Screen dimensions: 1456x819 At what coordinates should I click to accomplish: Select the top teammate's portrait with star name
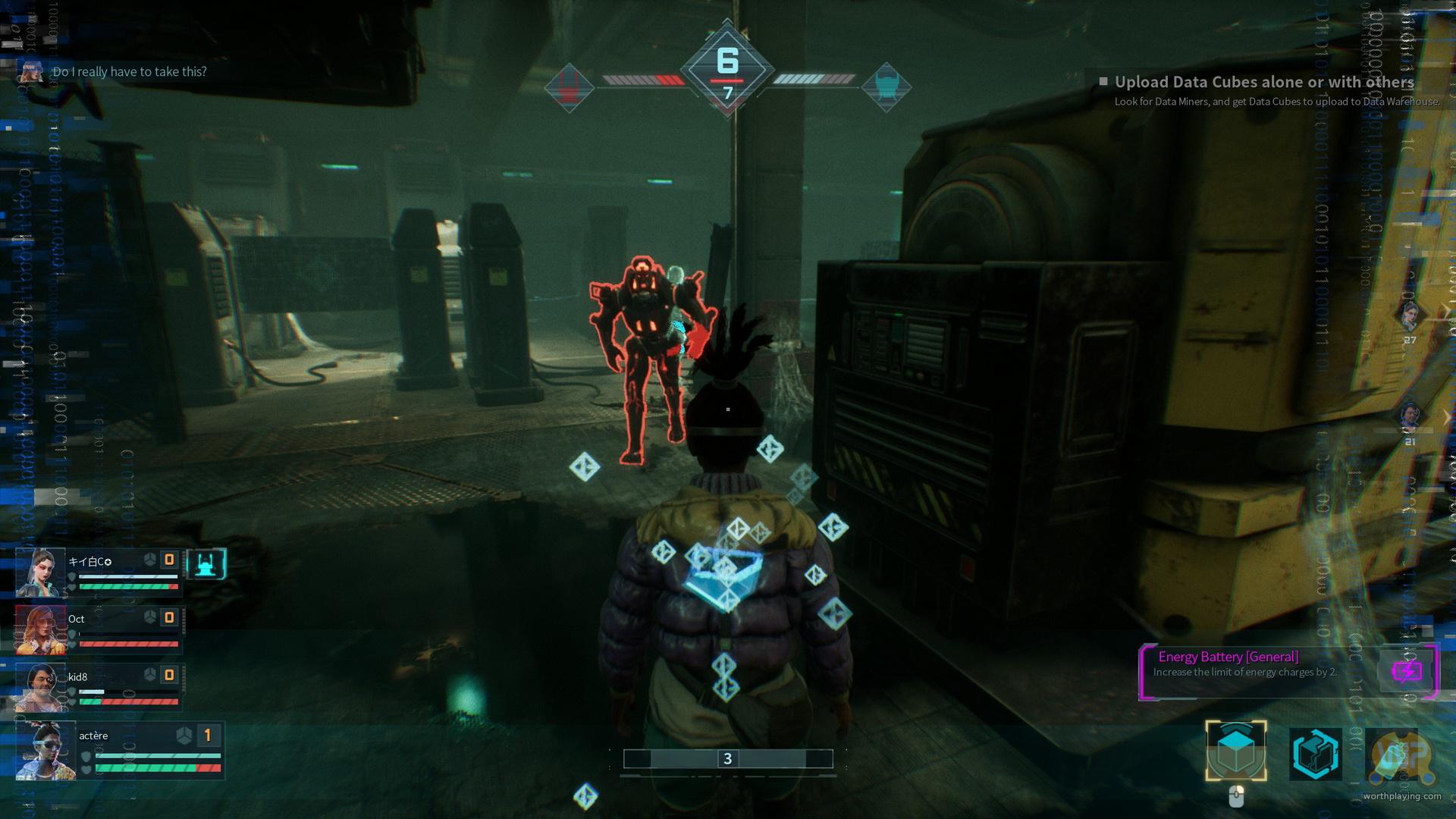(x=39, y=572)
